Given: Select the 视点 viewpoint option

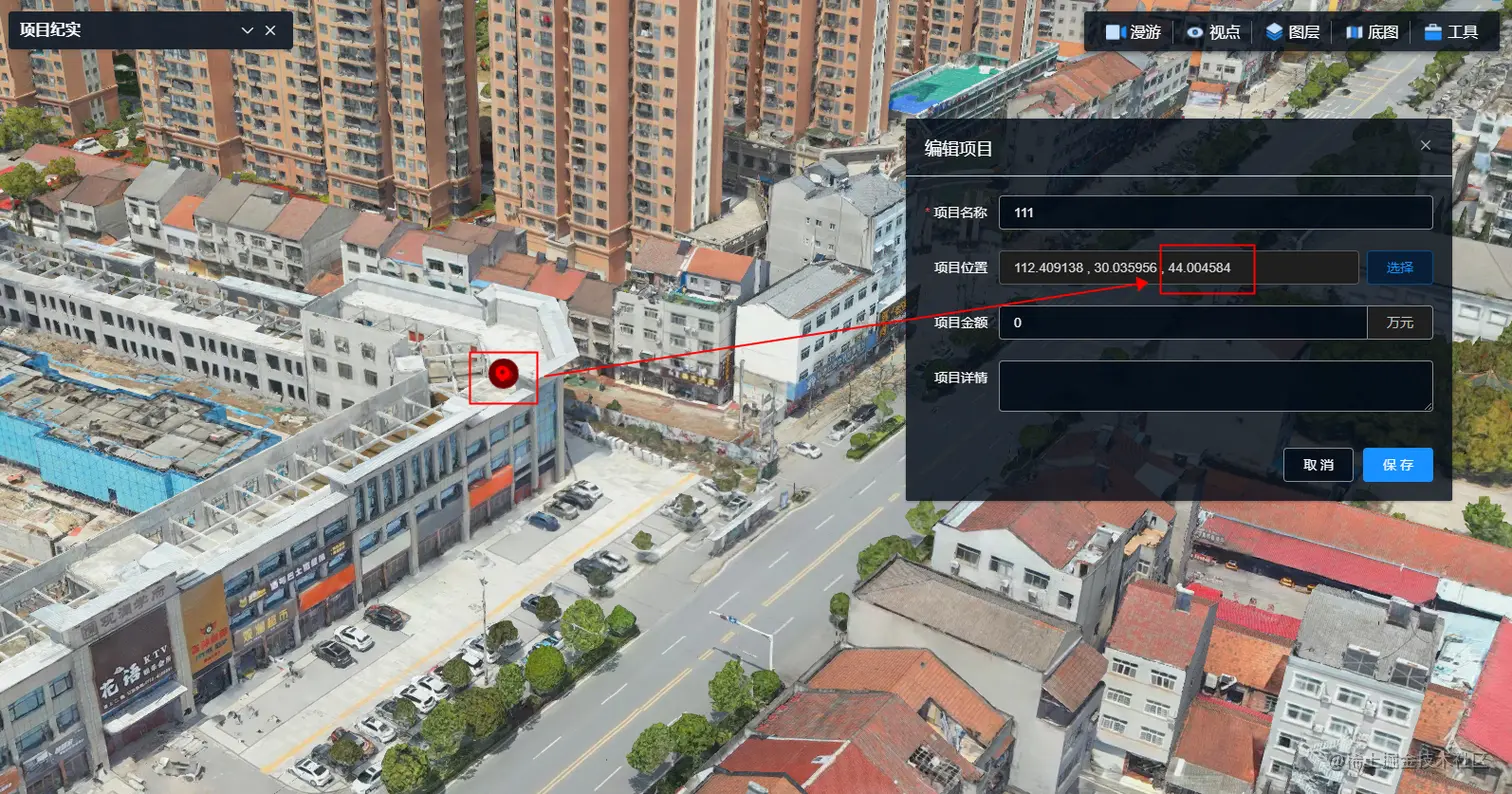Looking at the screenshot, I should (x=1213, y=32).
